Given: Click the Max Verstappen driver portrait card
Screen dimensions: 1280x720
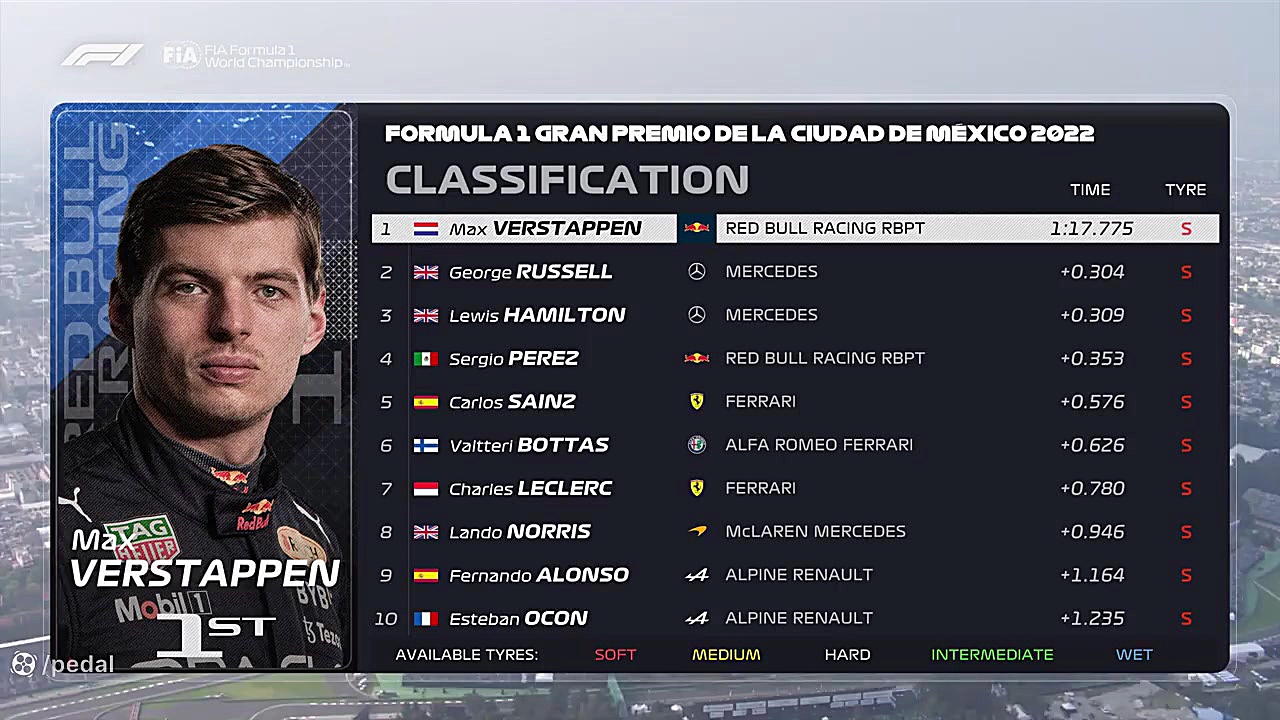Looking at the screenshot, I should click(x=203, y=386).
